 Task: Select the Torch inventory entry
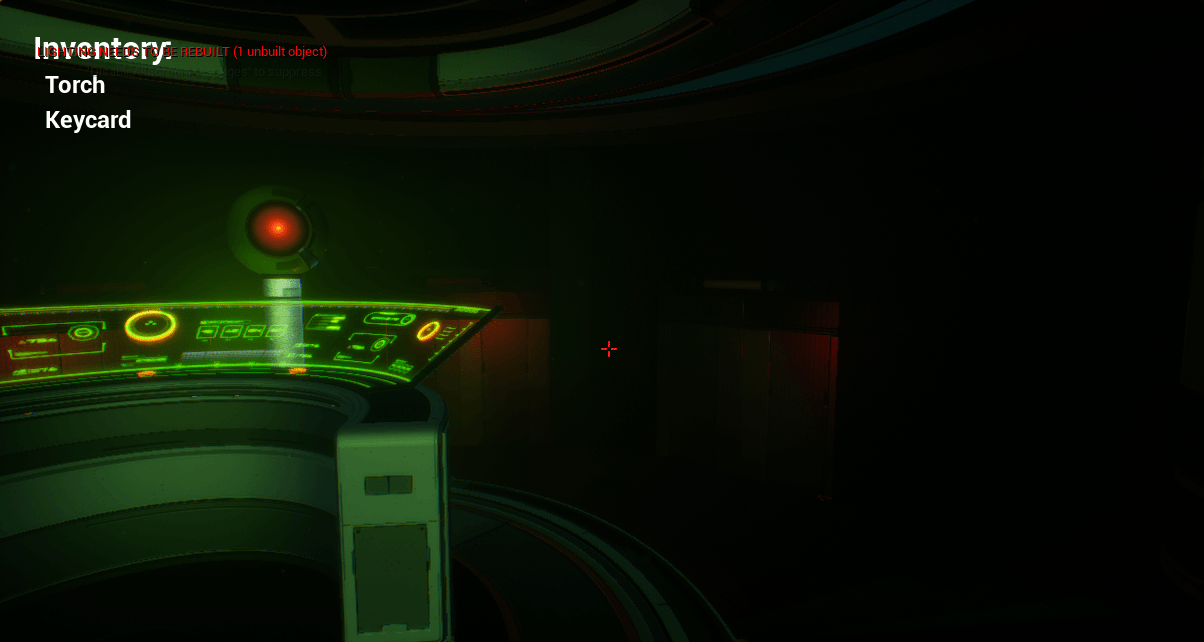(75, 85)
